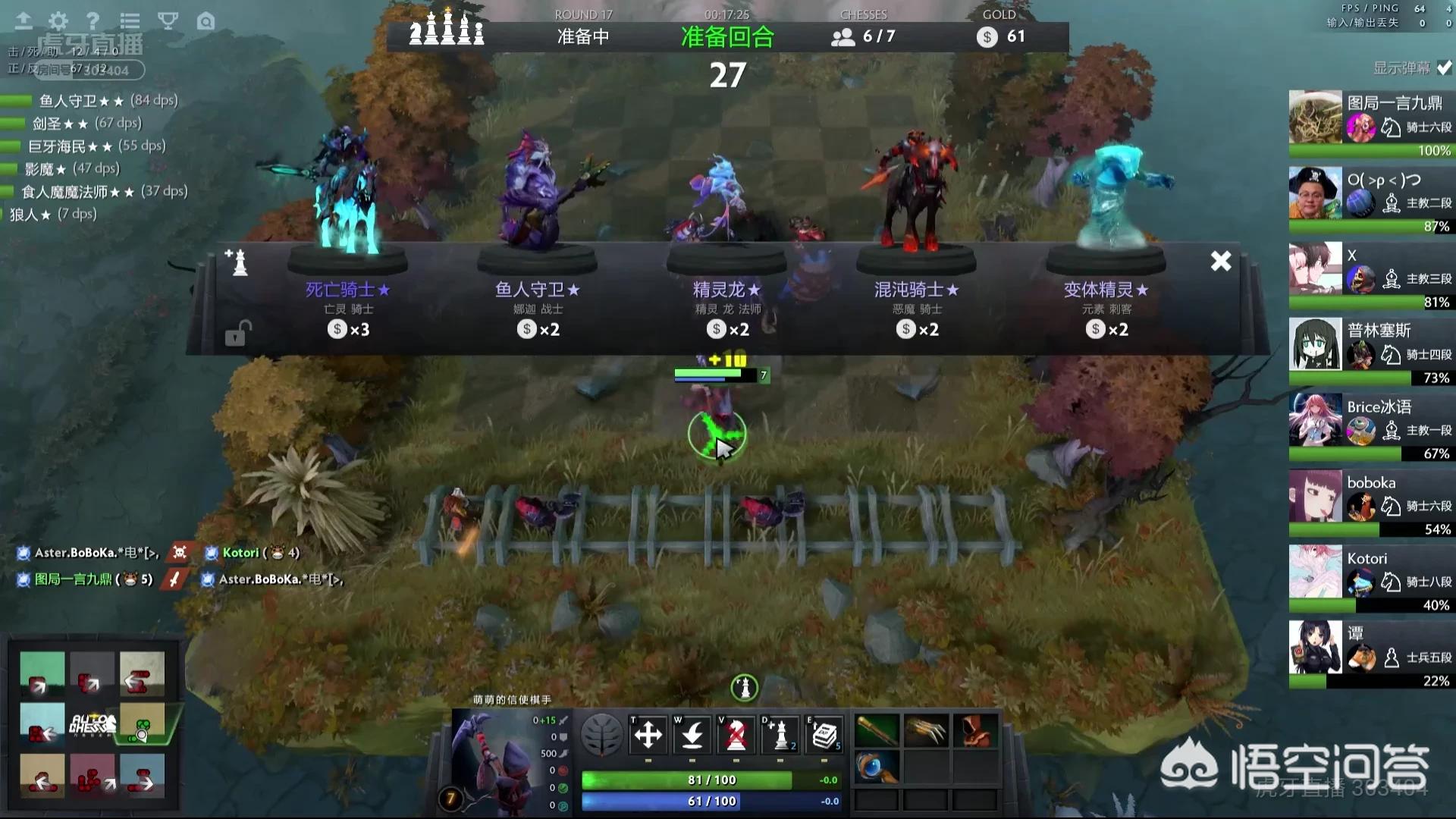Show the trophy leaderboard

point(168,21)
